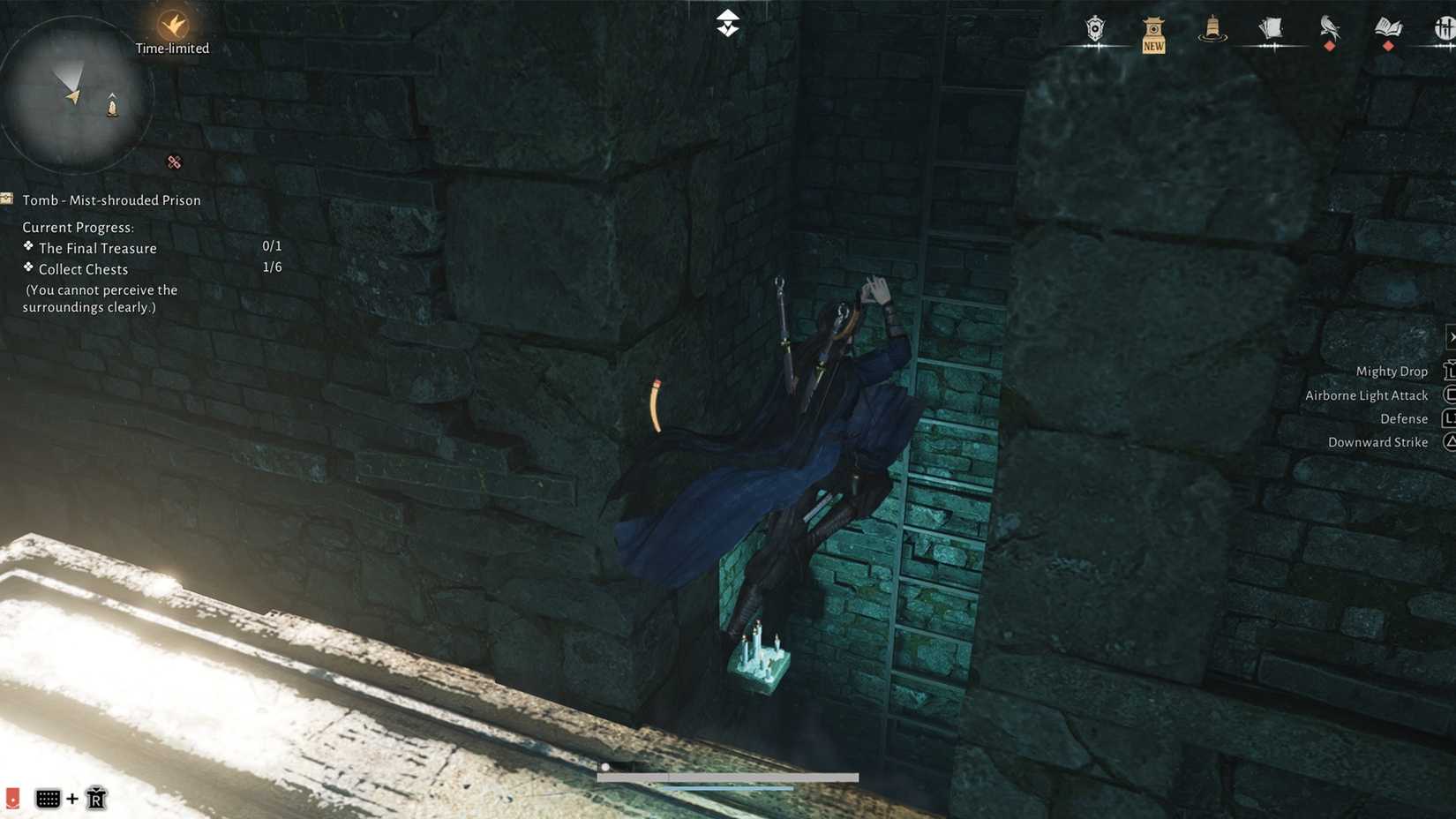The height and width of the screenshot is (819, 1456).
Task: Open the character stats icon at far top right
Action: [x=1445, y=29]
